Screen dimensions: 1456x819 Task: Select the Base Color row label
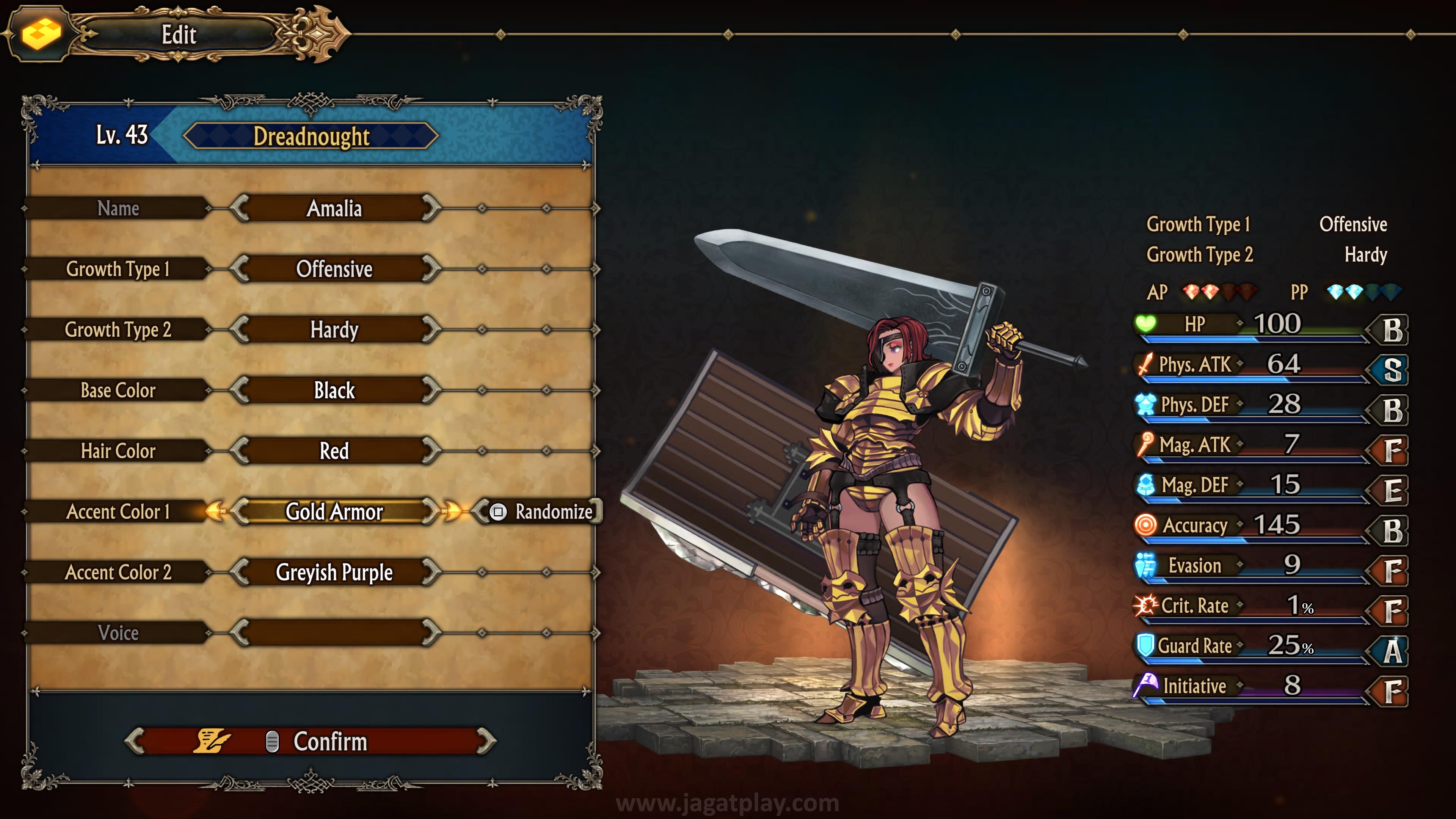[x=118, y=390]
